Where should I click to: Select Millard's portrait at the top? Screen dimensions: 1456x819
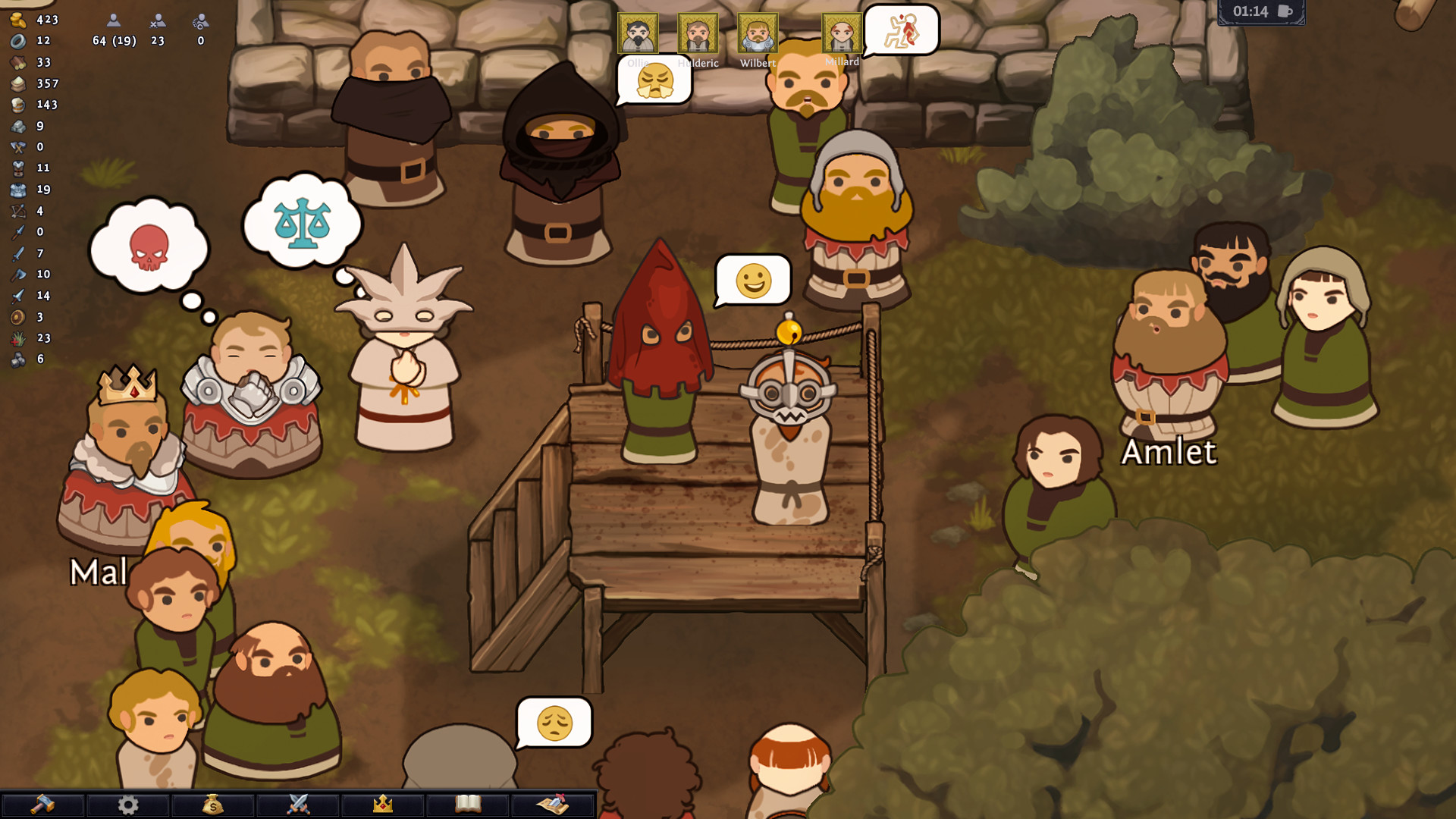[x=840, y=33]
